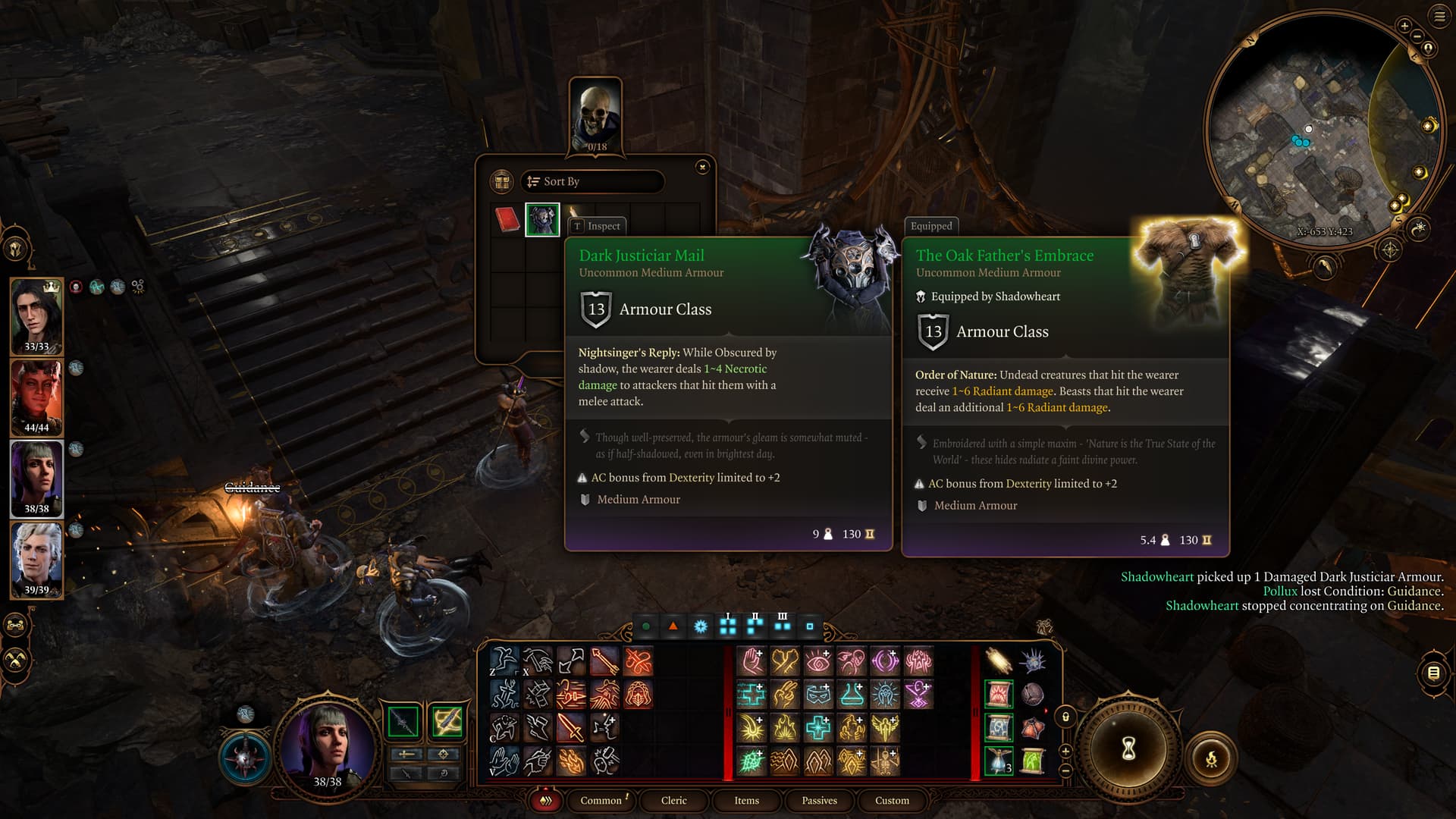Select the Custom hotbar tab
Screen dimensions: 1456x819
tap(892, 801)
